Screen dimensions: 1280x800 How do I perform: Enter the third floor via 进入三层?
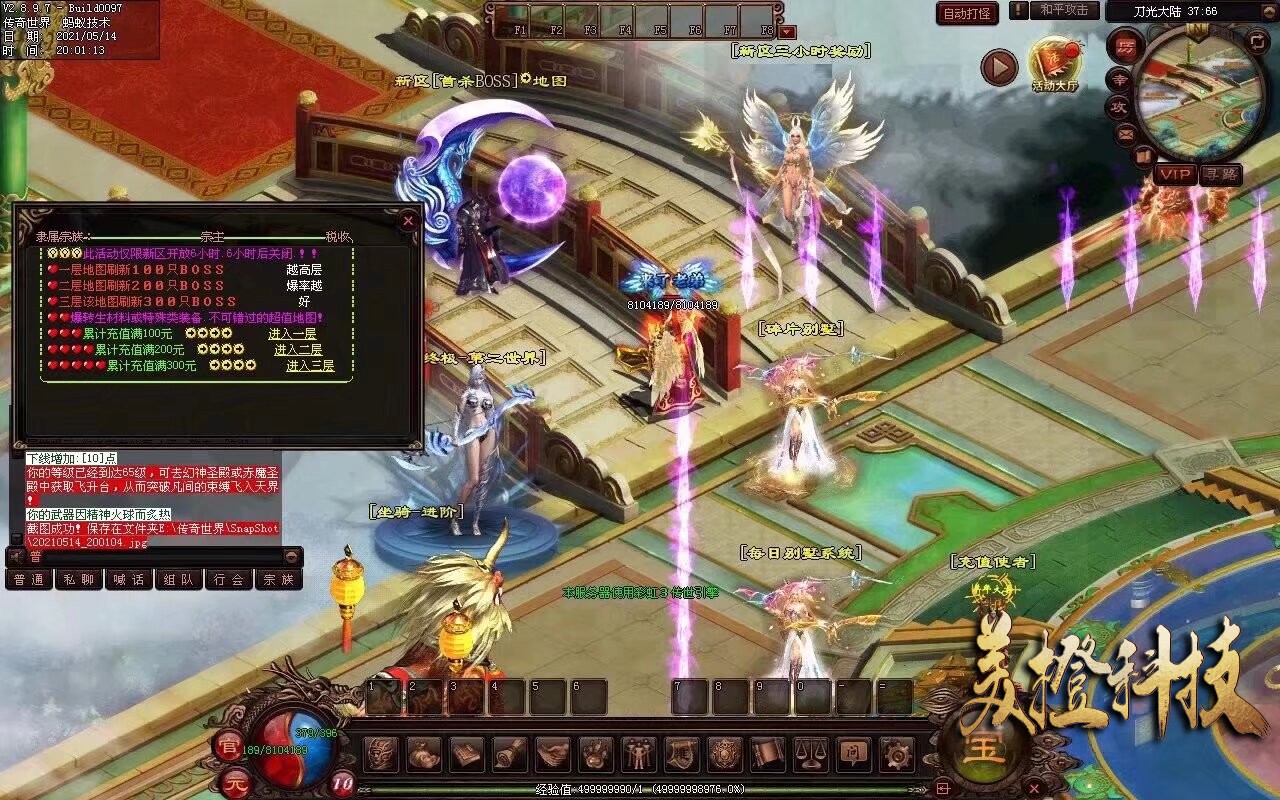tap(310, 365)
